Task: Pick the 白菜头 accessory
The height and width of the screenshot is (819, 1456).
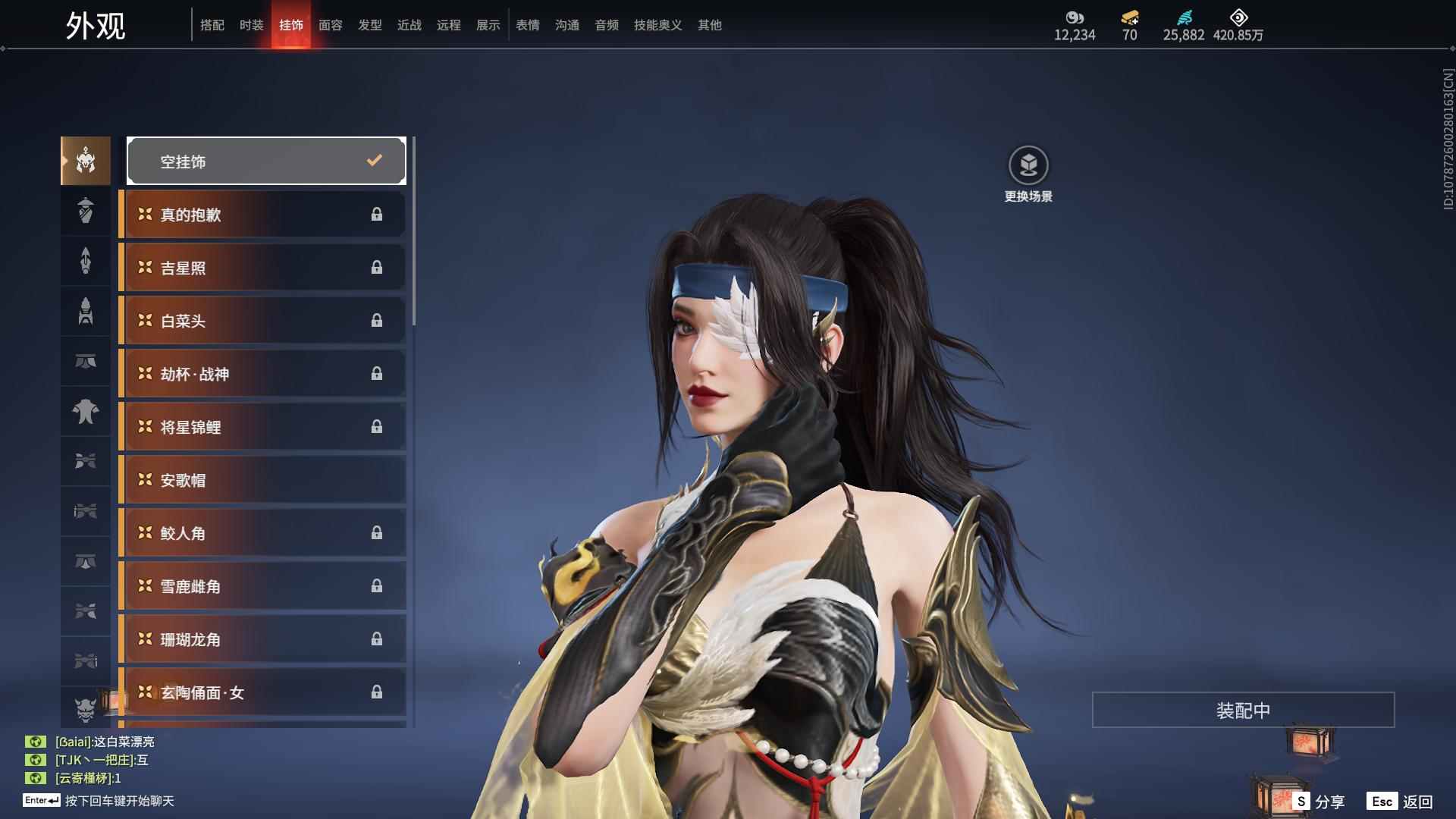Action: coord(263,321)
